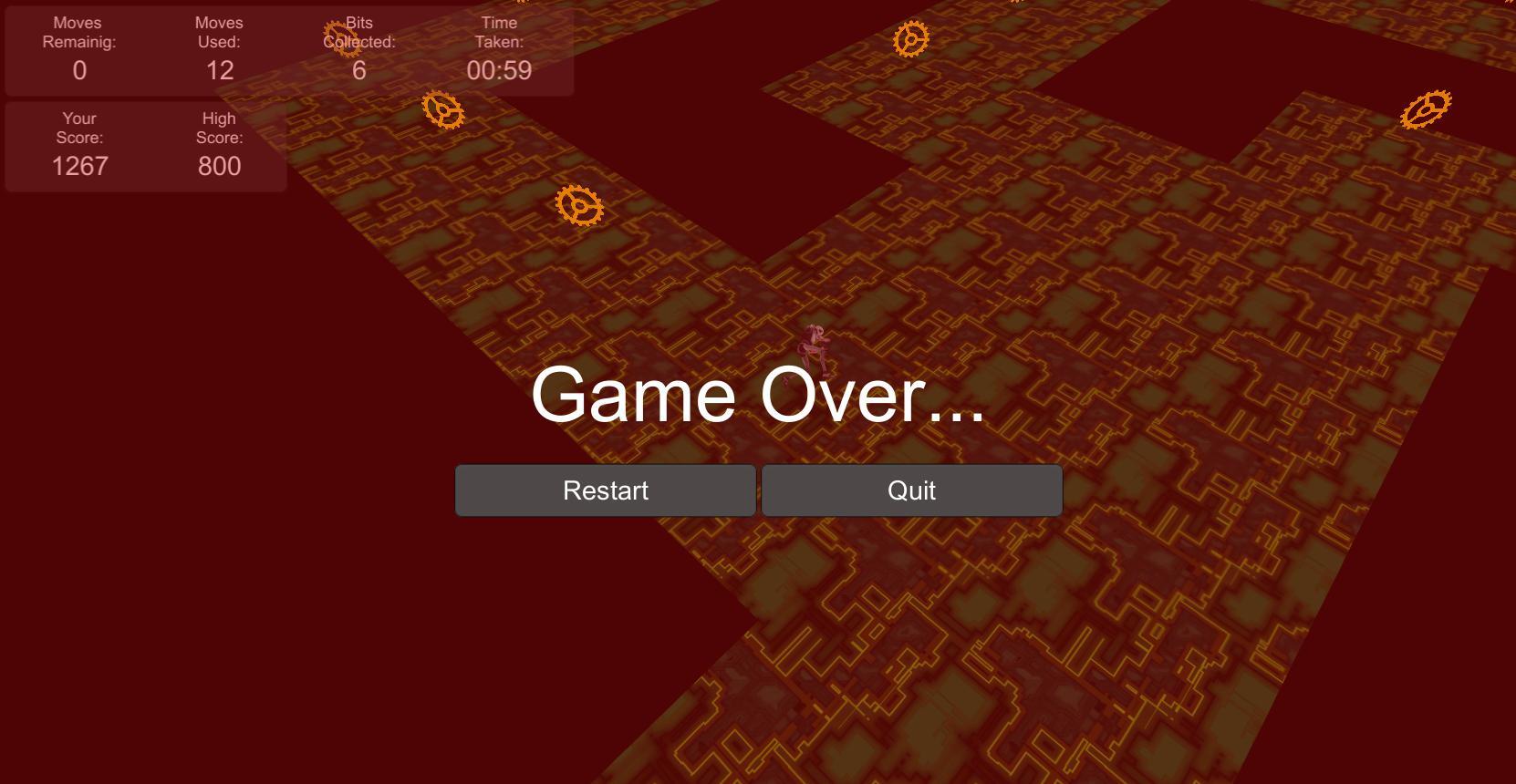Click the Game Over title text
The width and height of the screenshot is (1516, 784).
[x=758, y=398]
